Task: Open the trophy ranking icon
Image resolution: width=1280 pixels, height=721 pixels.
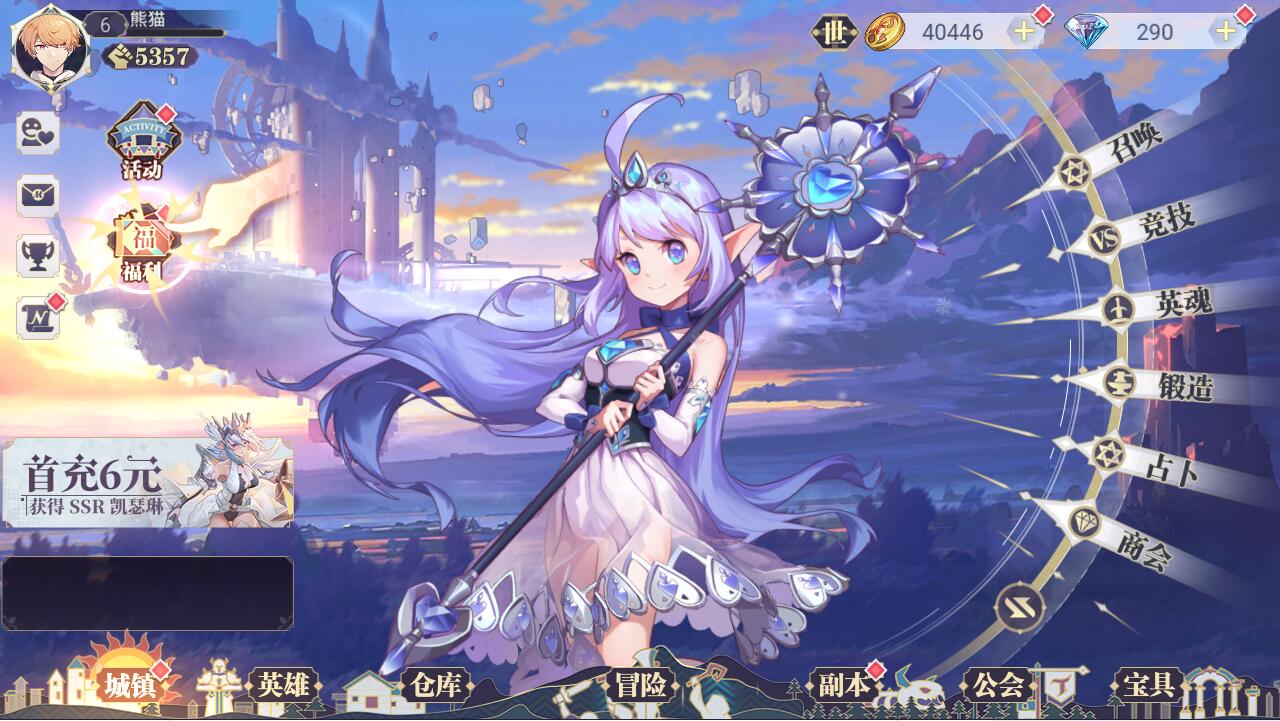Action: [x=38, y=256]
